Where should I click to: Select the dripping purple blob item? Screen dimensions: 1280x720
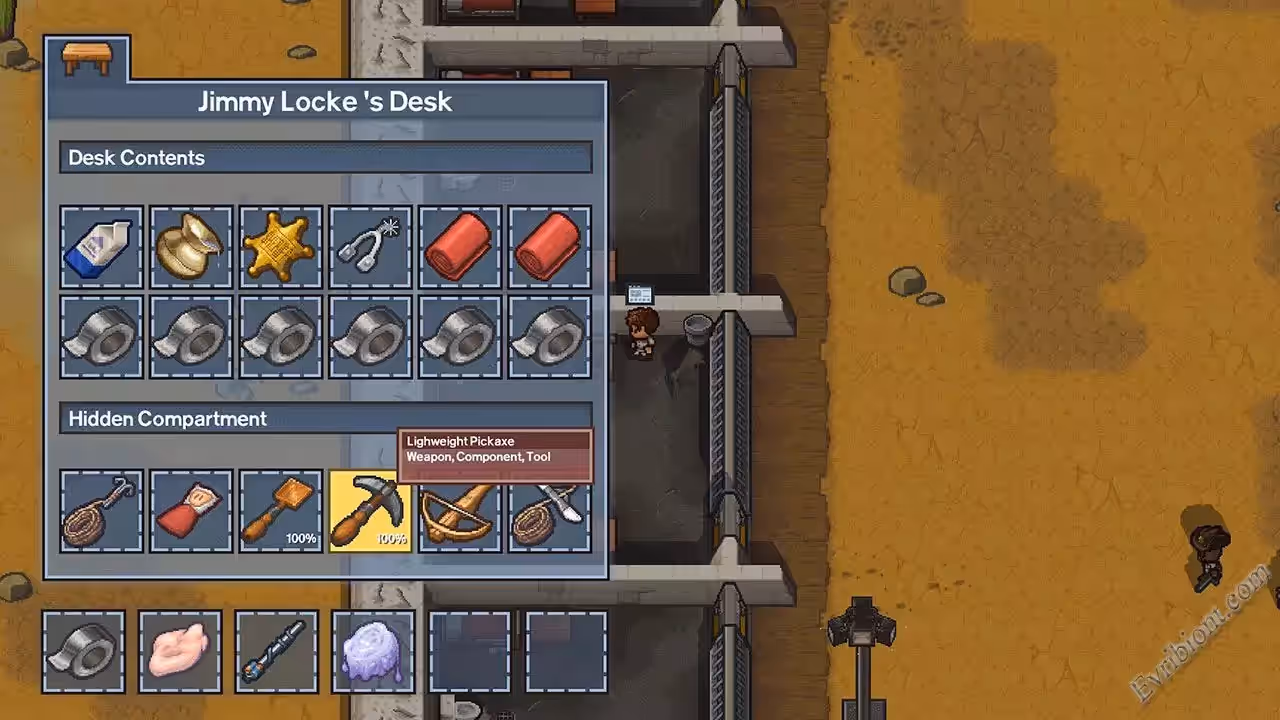[x=373, y=652]
